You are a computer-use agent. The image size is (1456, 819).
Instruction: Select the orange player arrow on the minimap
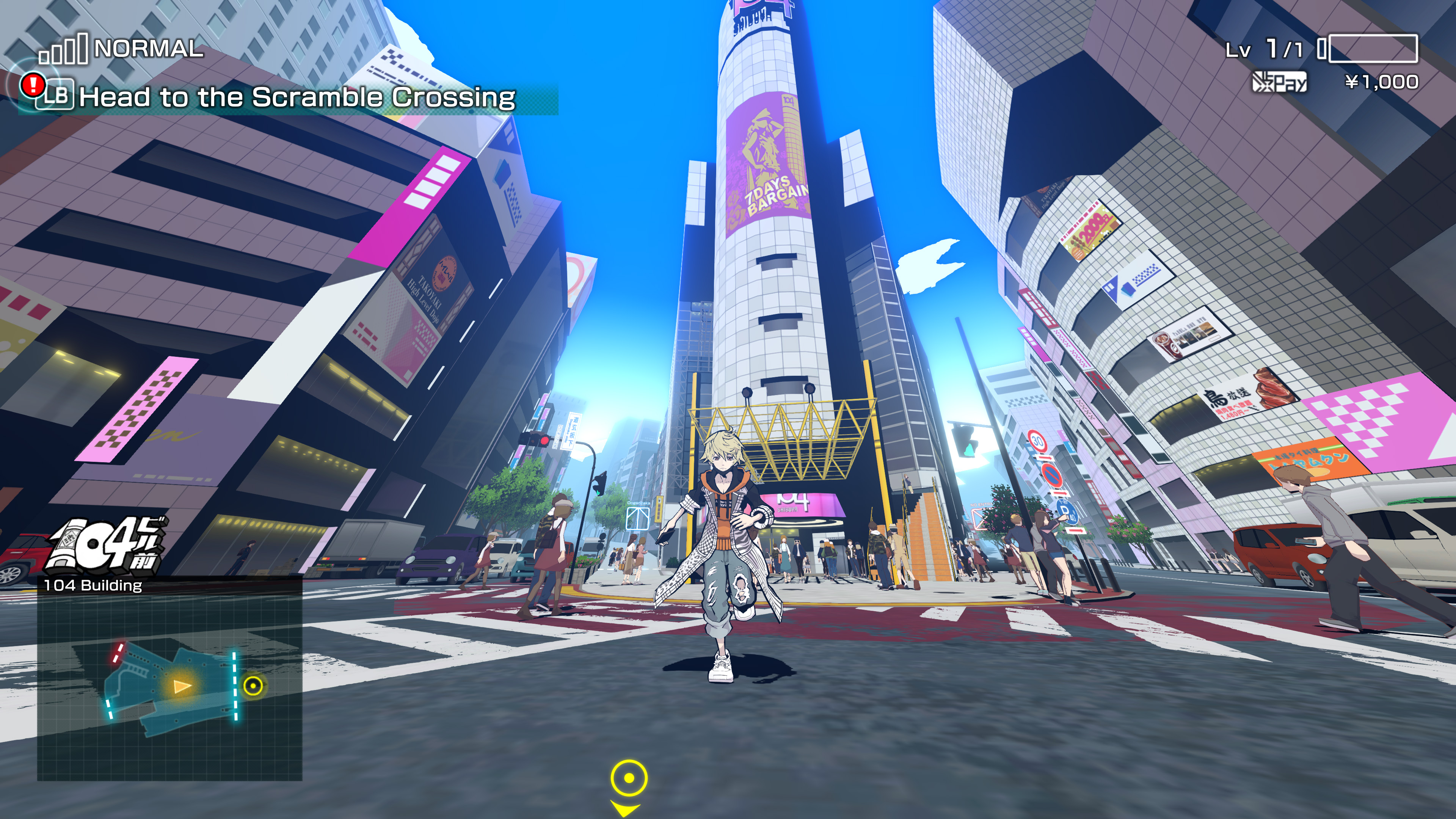[x=182, y=686]
